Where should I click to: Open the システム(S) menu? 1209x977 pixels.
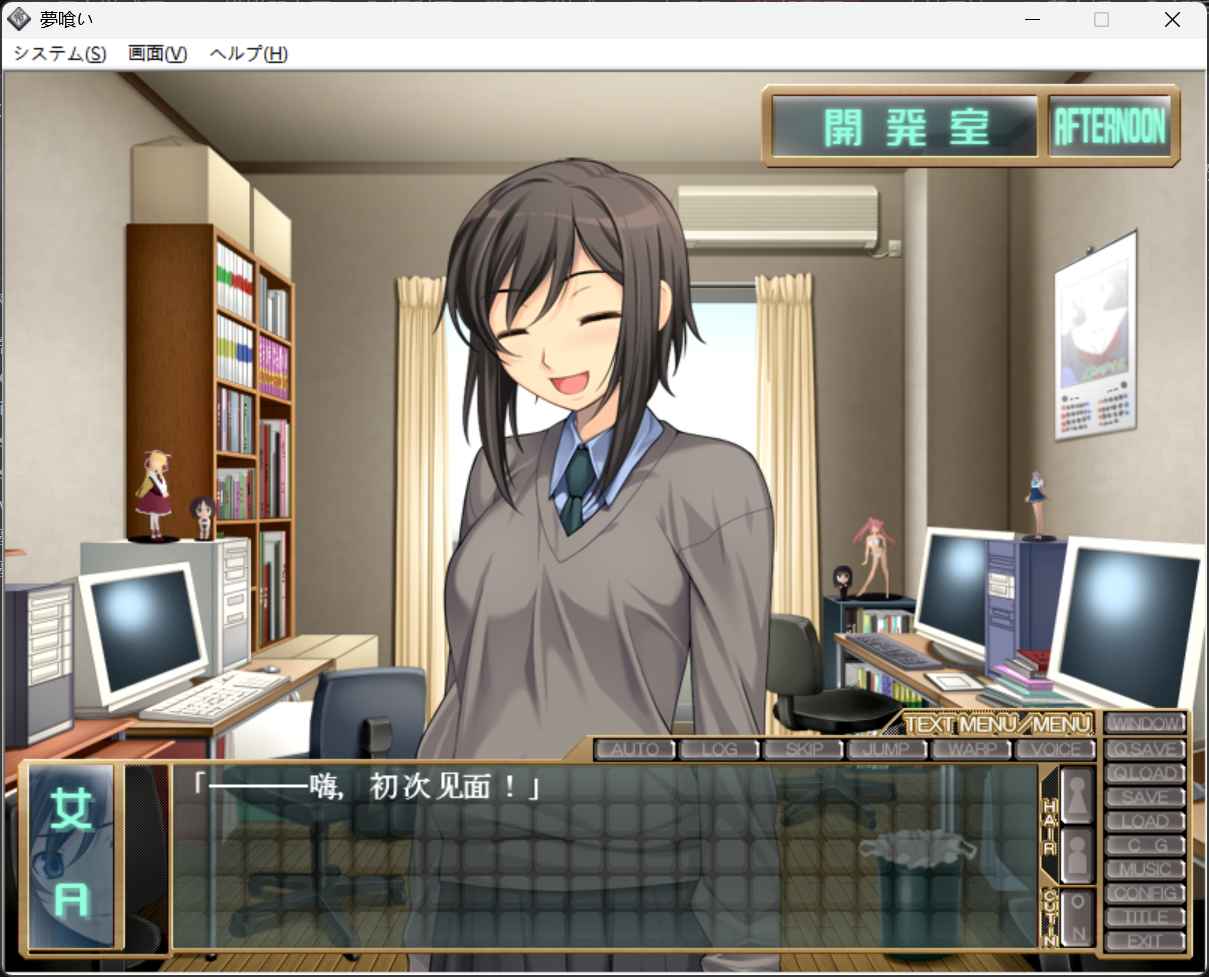pos(60,54)
